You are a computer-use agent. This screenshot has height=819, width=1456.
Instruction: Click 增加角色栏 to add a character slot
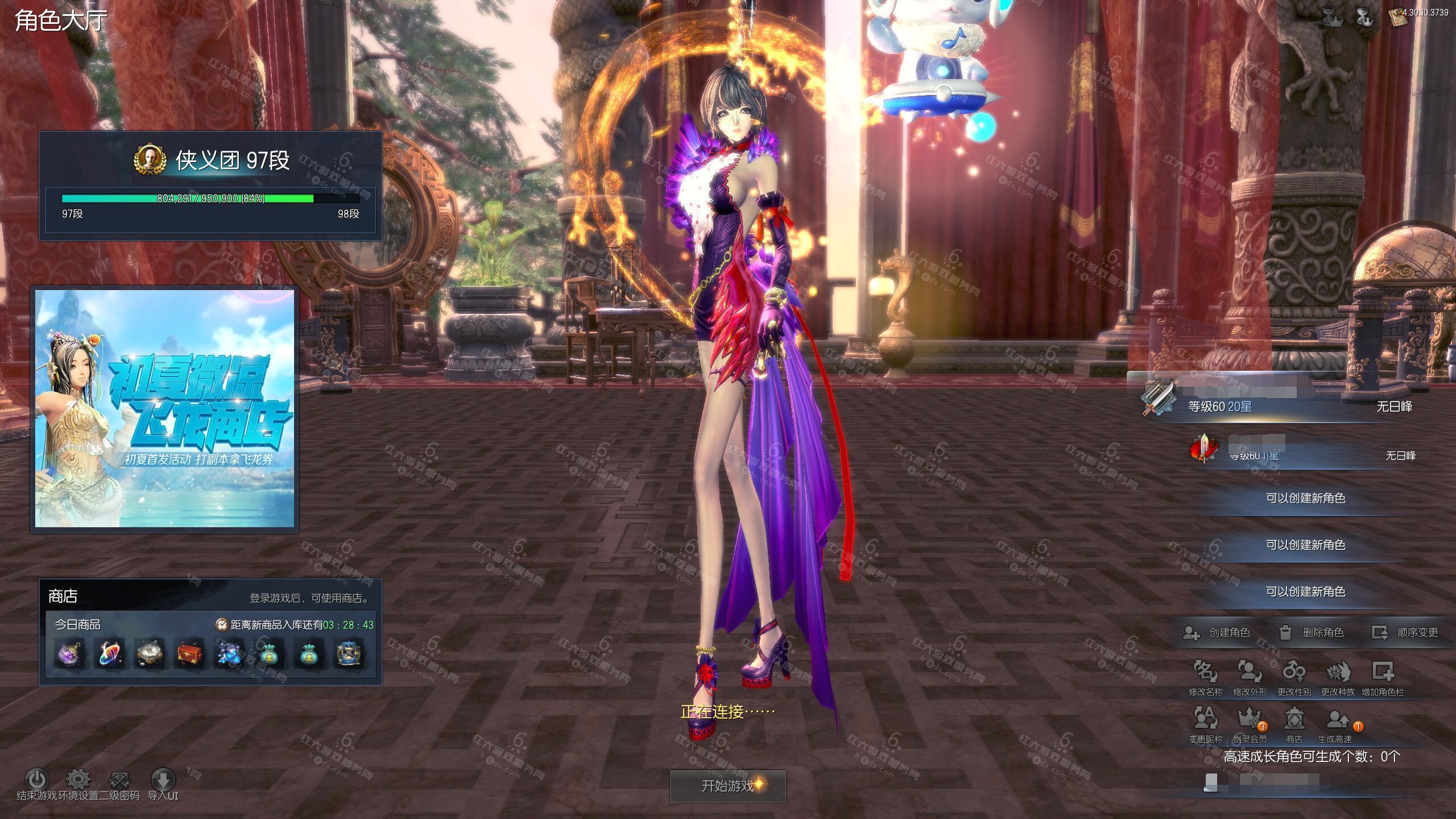click(1383, 673)
